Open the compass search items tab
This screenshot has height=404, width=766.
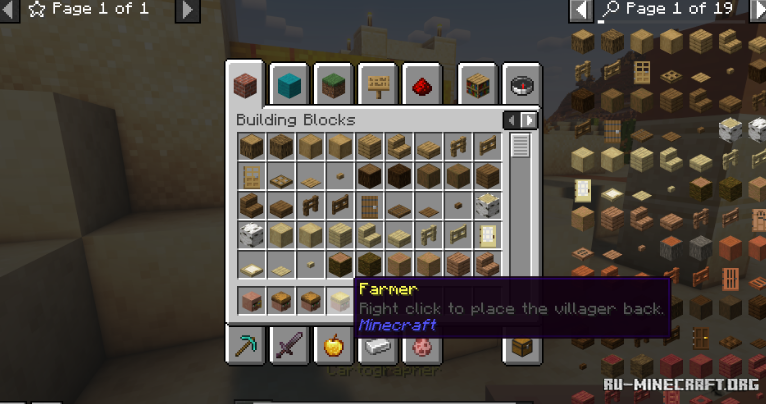tap(521, 84)
